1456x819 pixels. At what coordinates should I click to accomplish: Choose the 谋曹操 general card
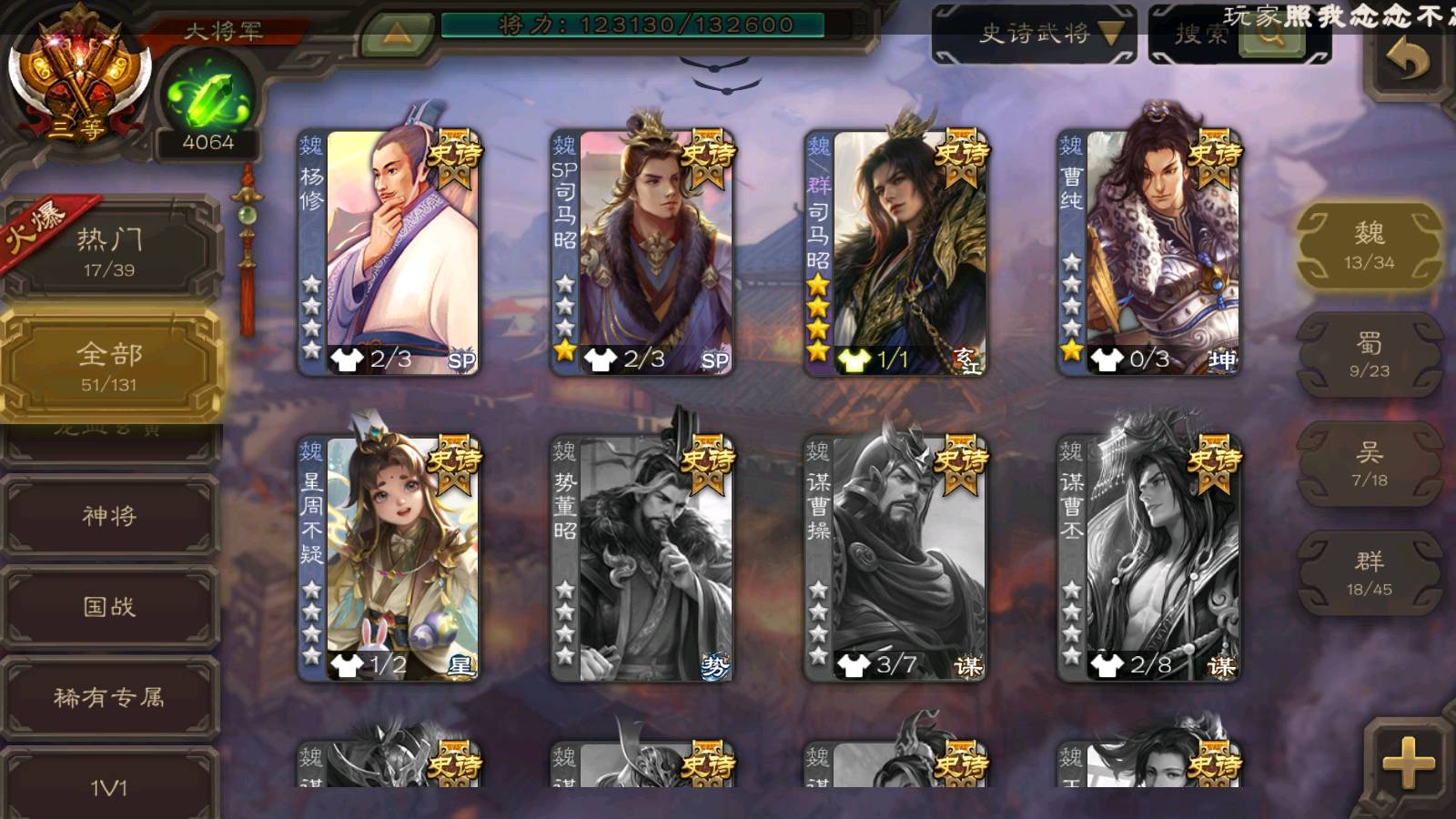895,558
